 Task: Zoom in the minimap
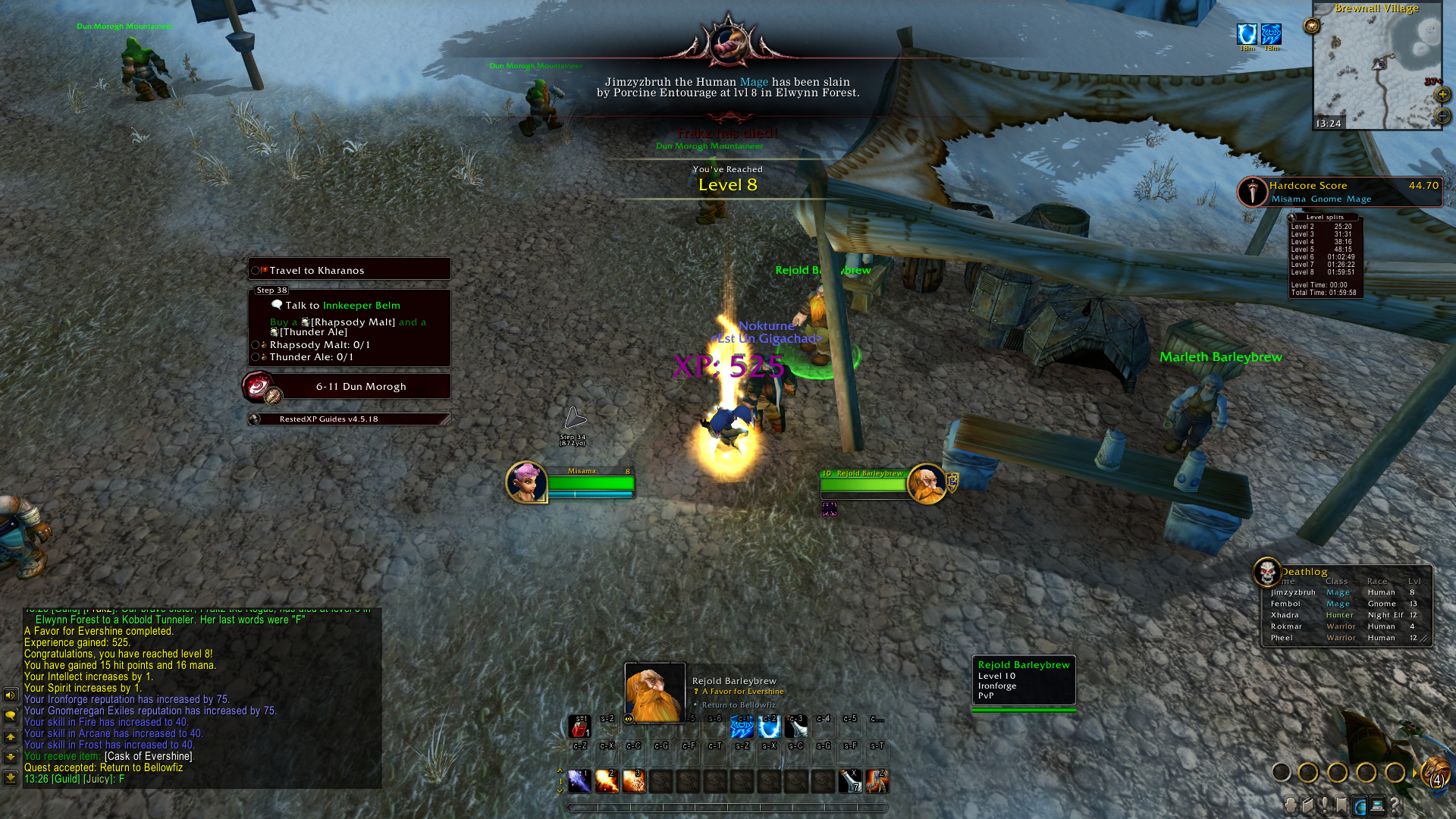[x=1442, y=95]
